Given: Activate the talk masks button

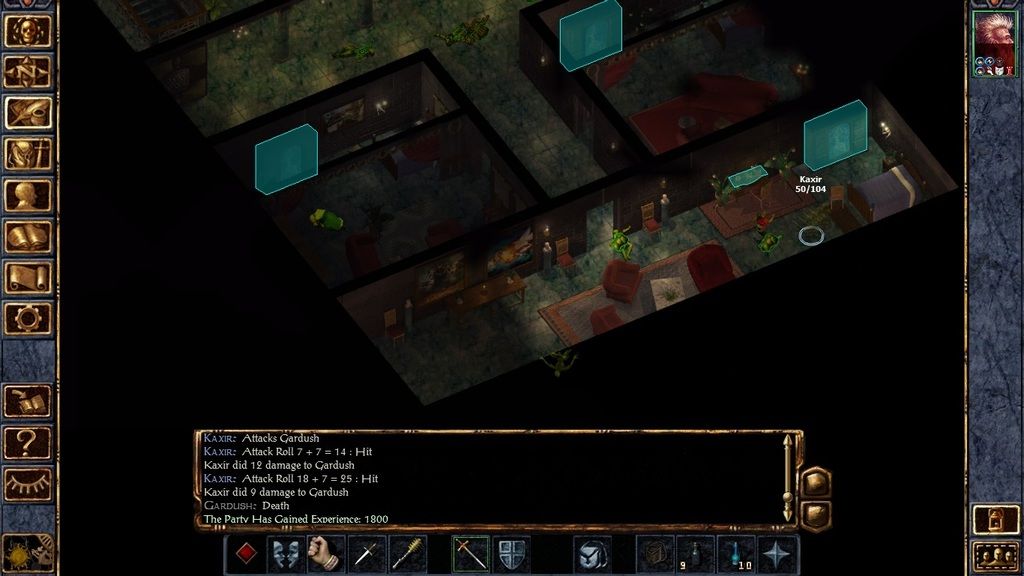Looking at the screenshot, I should pyautogui.click(x=285, y=555).
